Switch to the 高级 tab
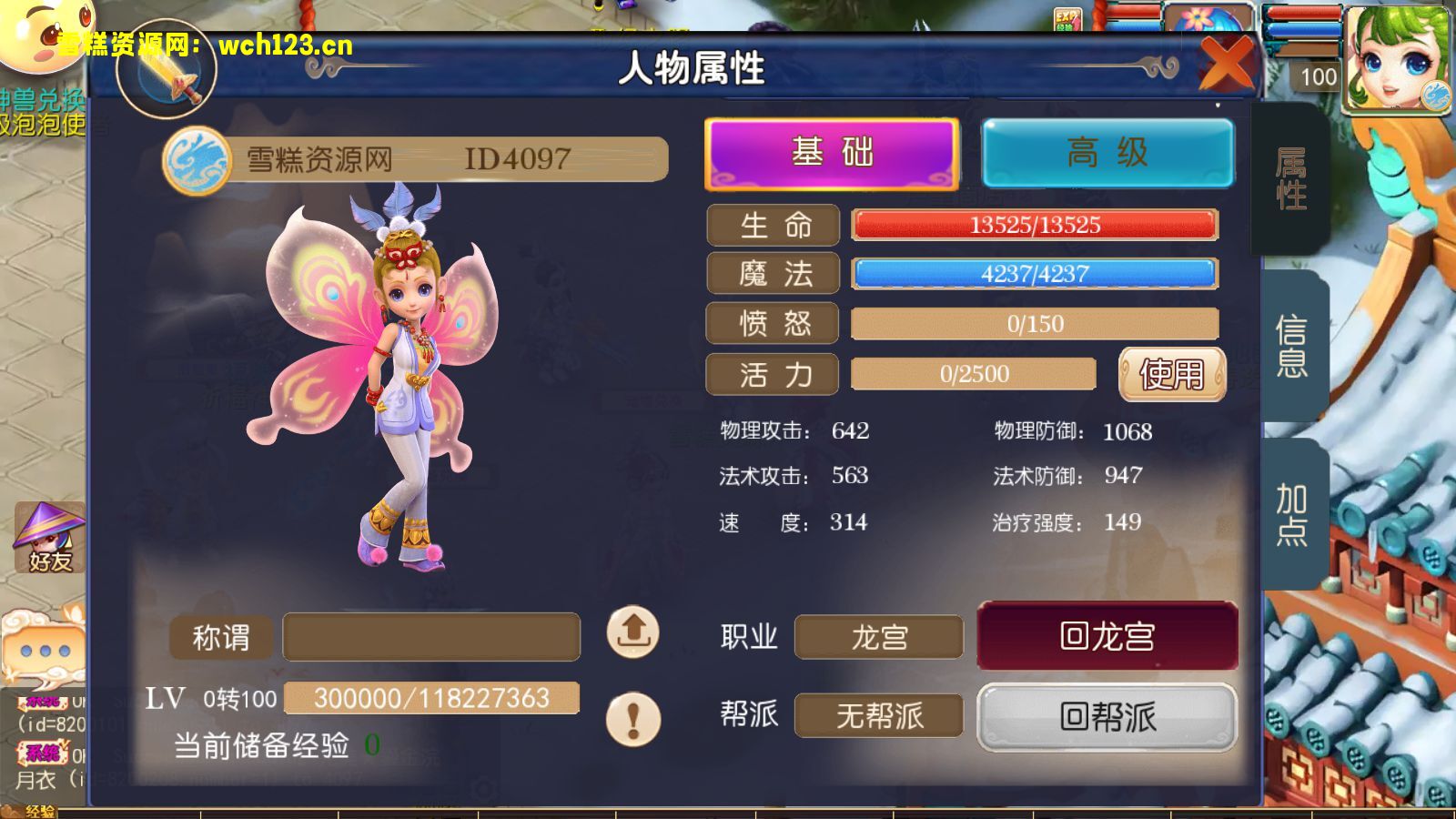 click(x=1107, y=153)
